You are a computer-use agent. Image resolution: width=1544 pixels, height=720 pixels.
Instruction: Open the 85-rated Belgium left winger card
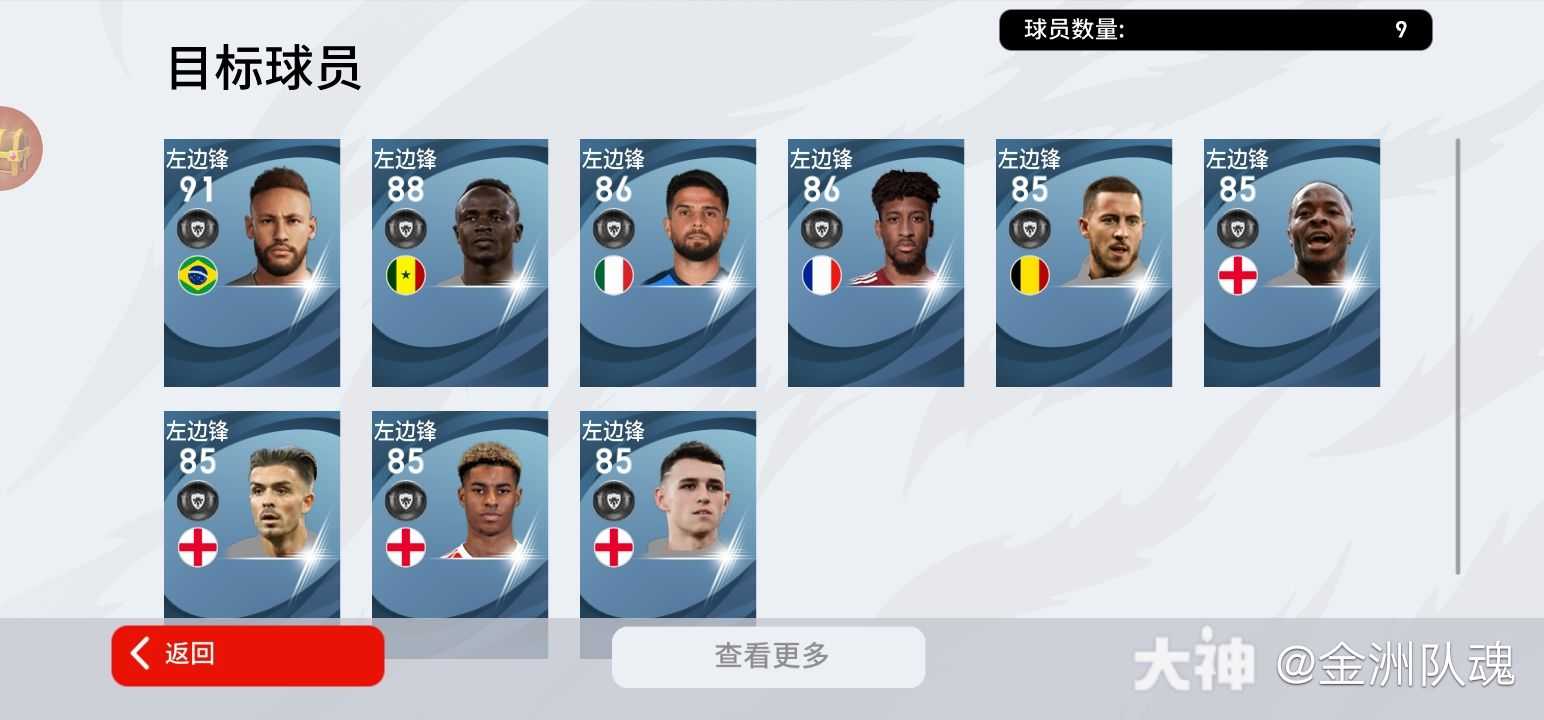(1084, 262)
